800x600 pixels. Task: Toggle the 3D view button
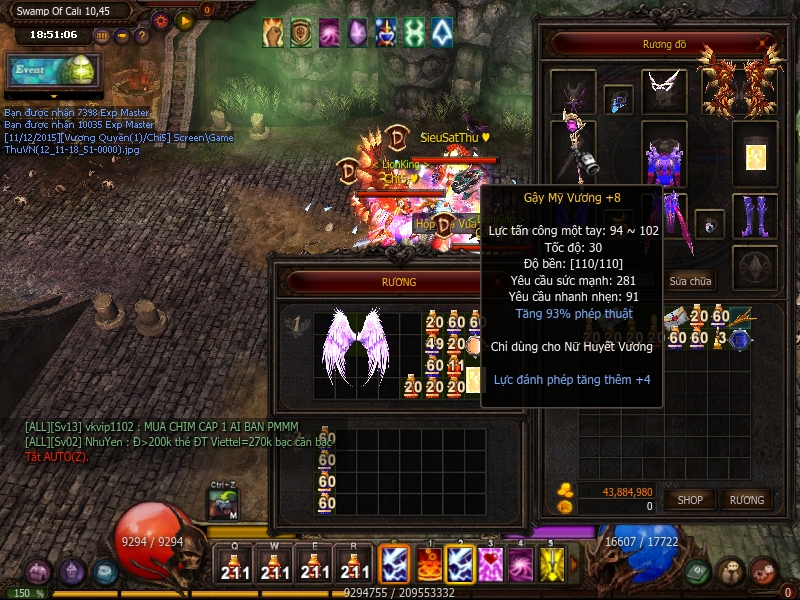[102, 36]
